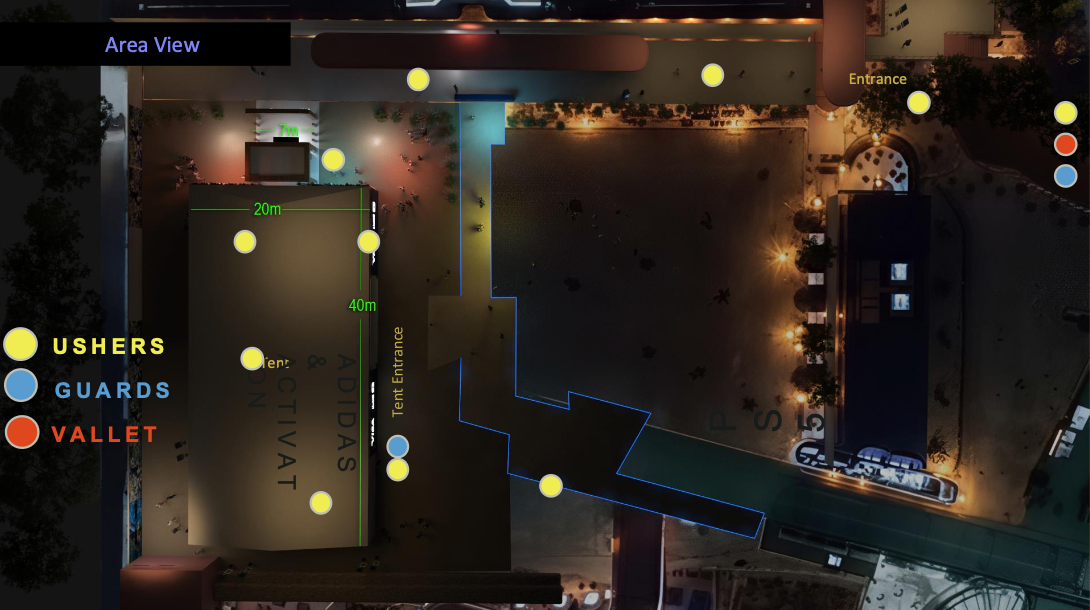Click the usher marker directly below the guard marker
This screenshot has width=1090, height=610.
coord(398,469)
